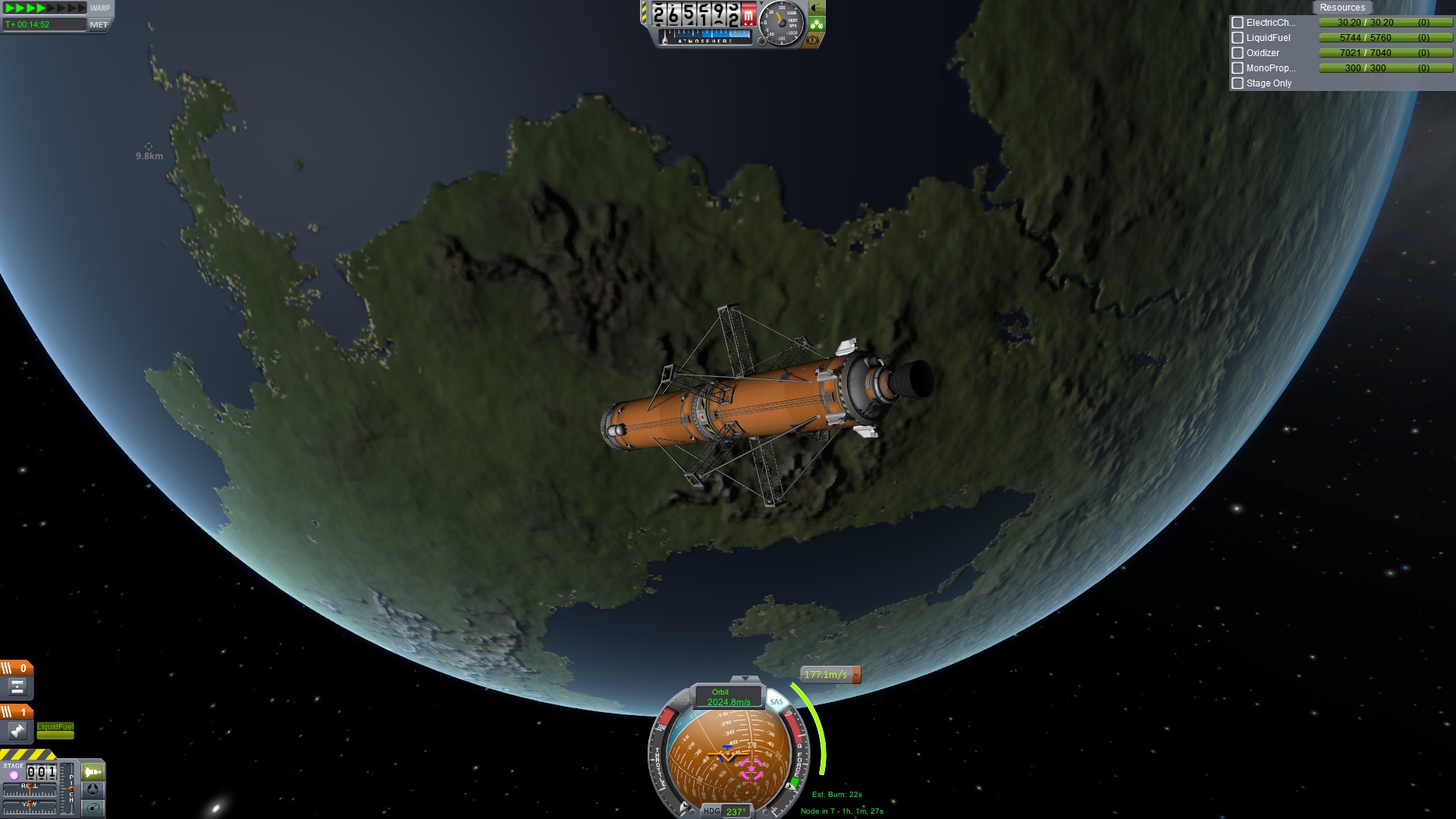Screen dimensions: 1456x819
Task: Tick the LiquidFuel resource checkbox
Action: point(1238,38)
